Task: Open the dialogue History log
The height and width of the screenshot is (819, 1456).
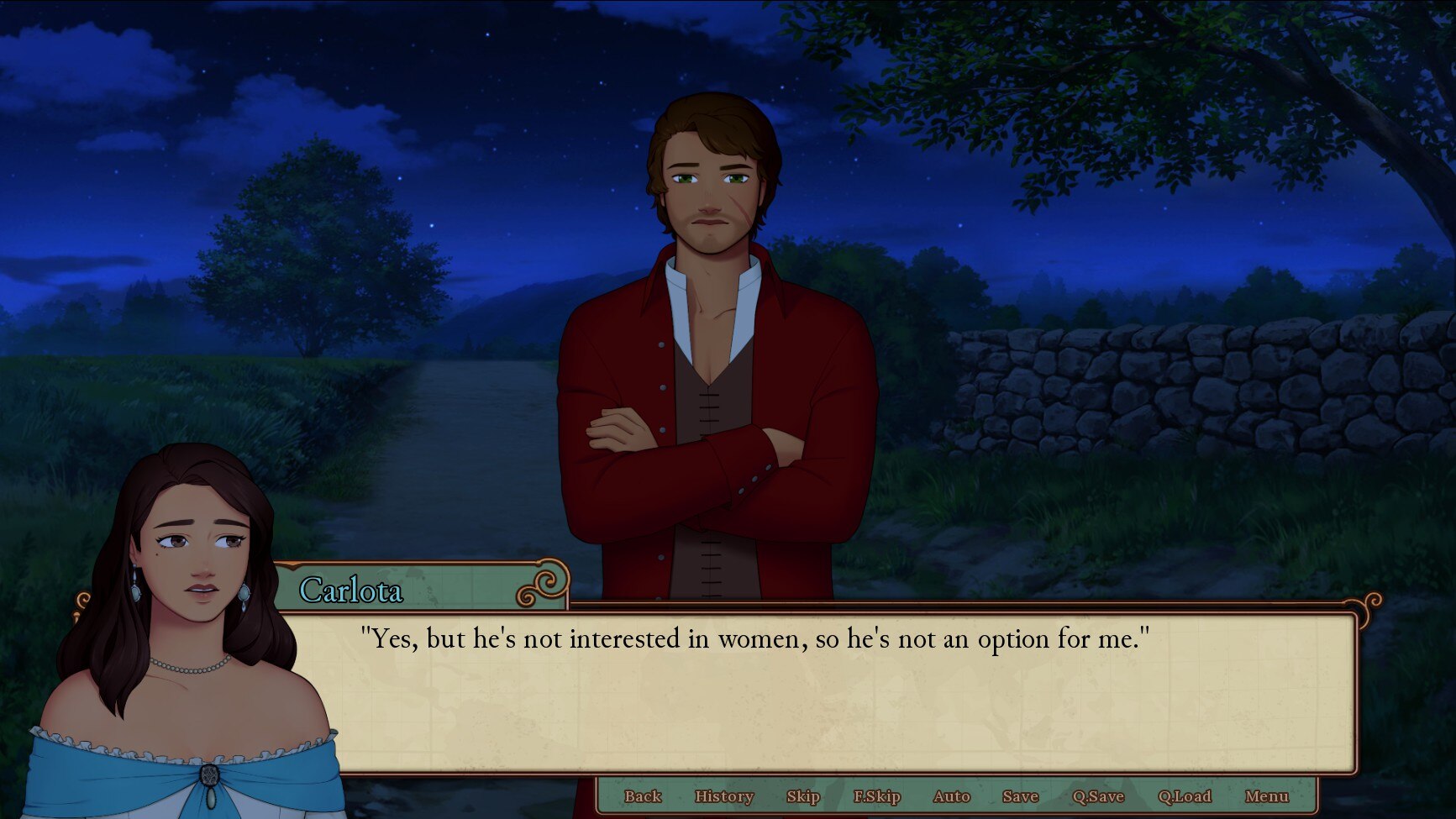Action: (x=723, y=796)
